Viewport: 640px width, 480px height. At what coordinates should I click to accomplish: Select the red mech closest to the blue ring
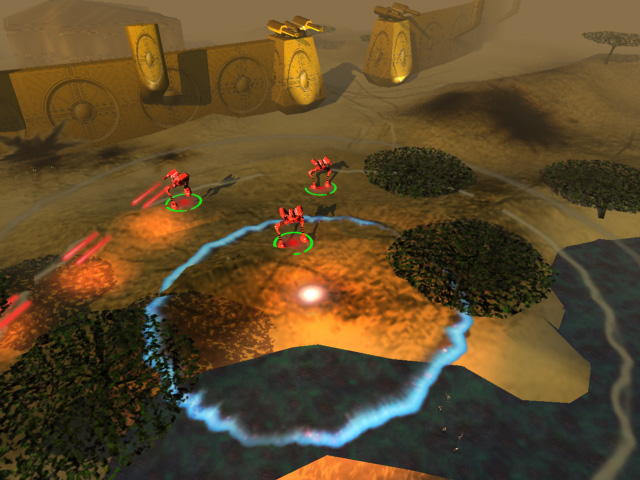291,226
